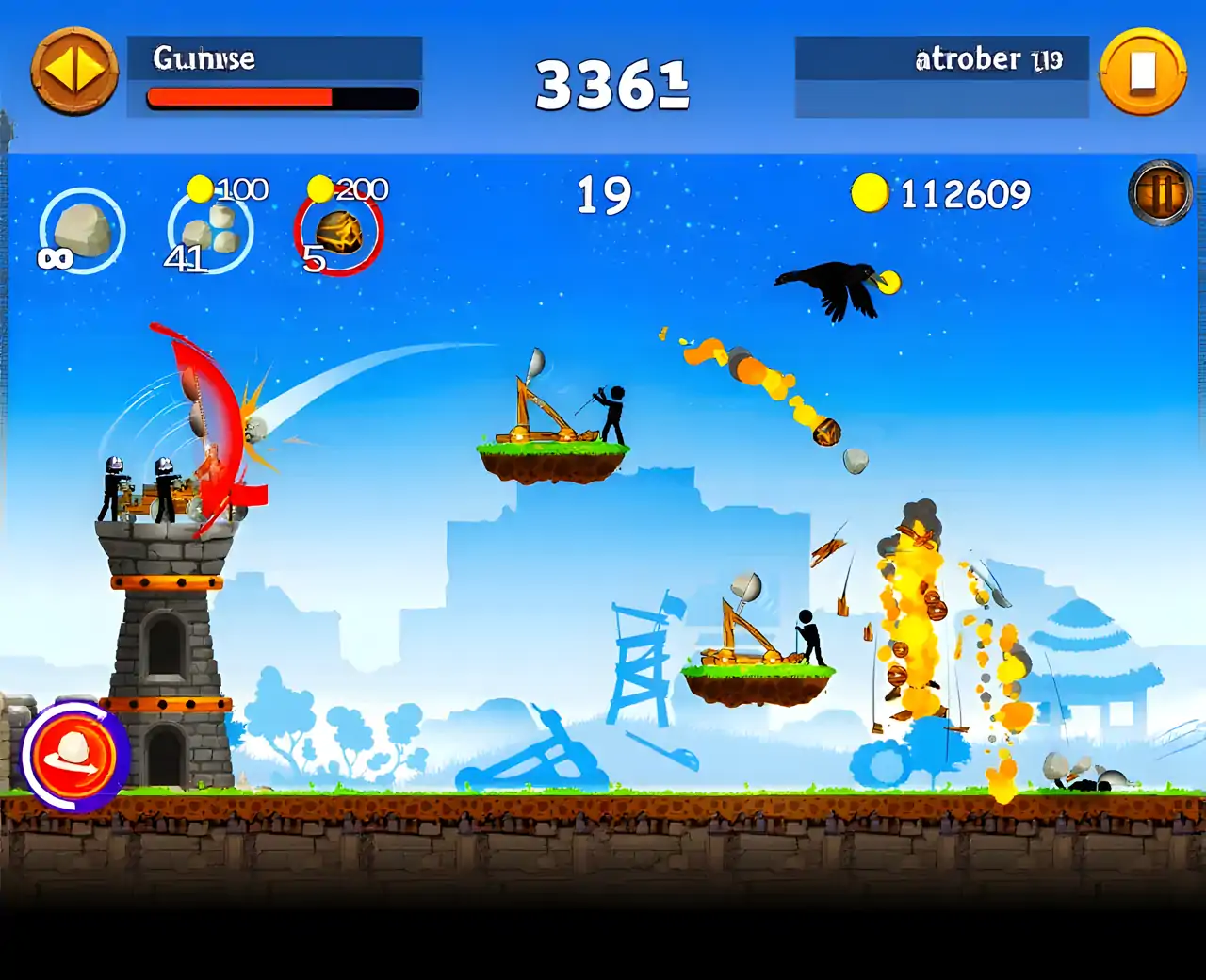1206x980 pixels.
Task: Select the fire bomb ammo costing 200 coins
Action: [x=337, y=233]
